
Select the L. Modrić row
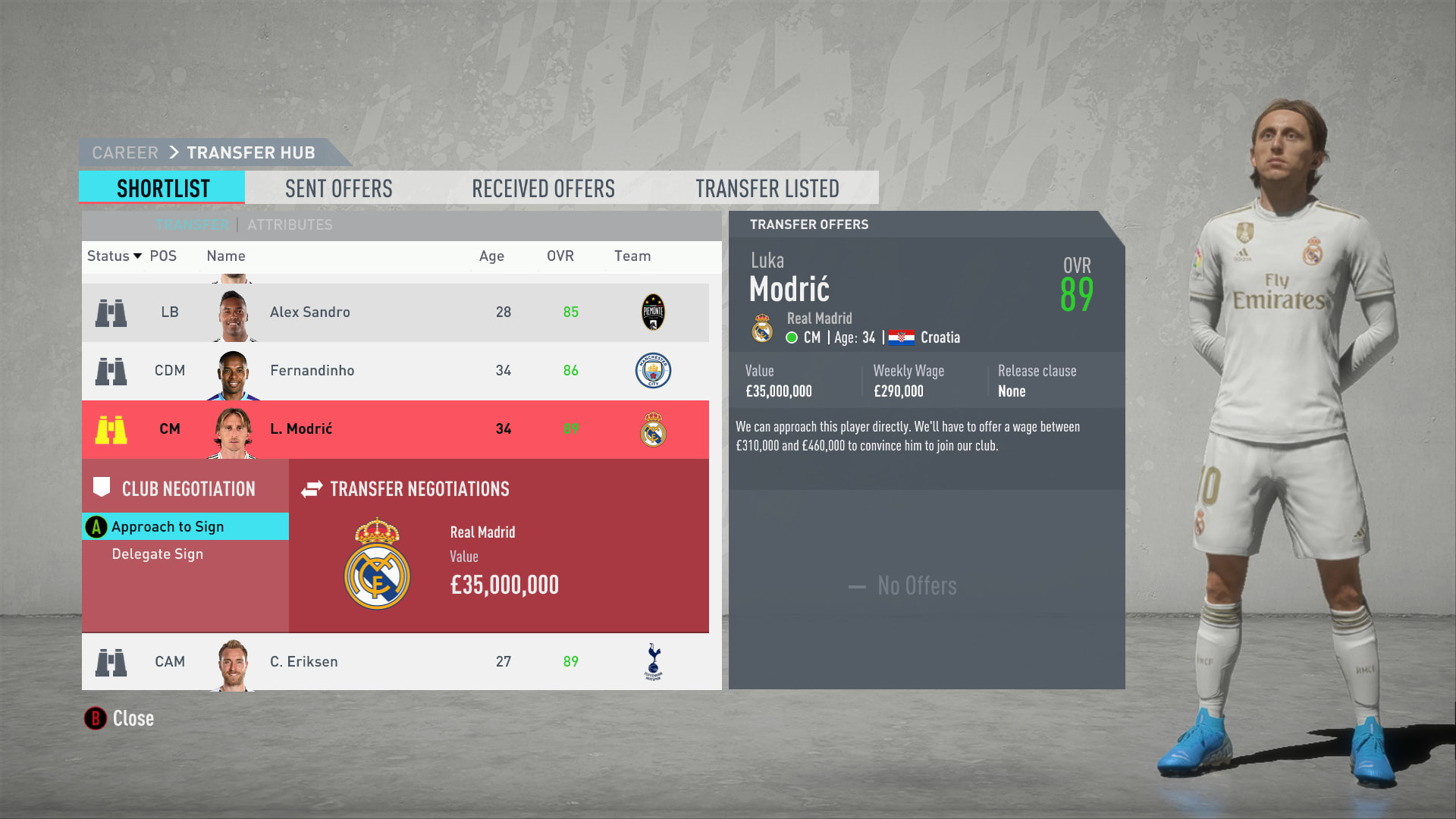(x=394, y=429)
